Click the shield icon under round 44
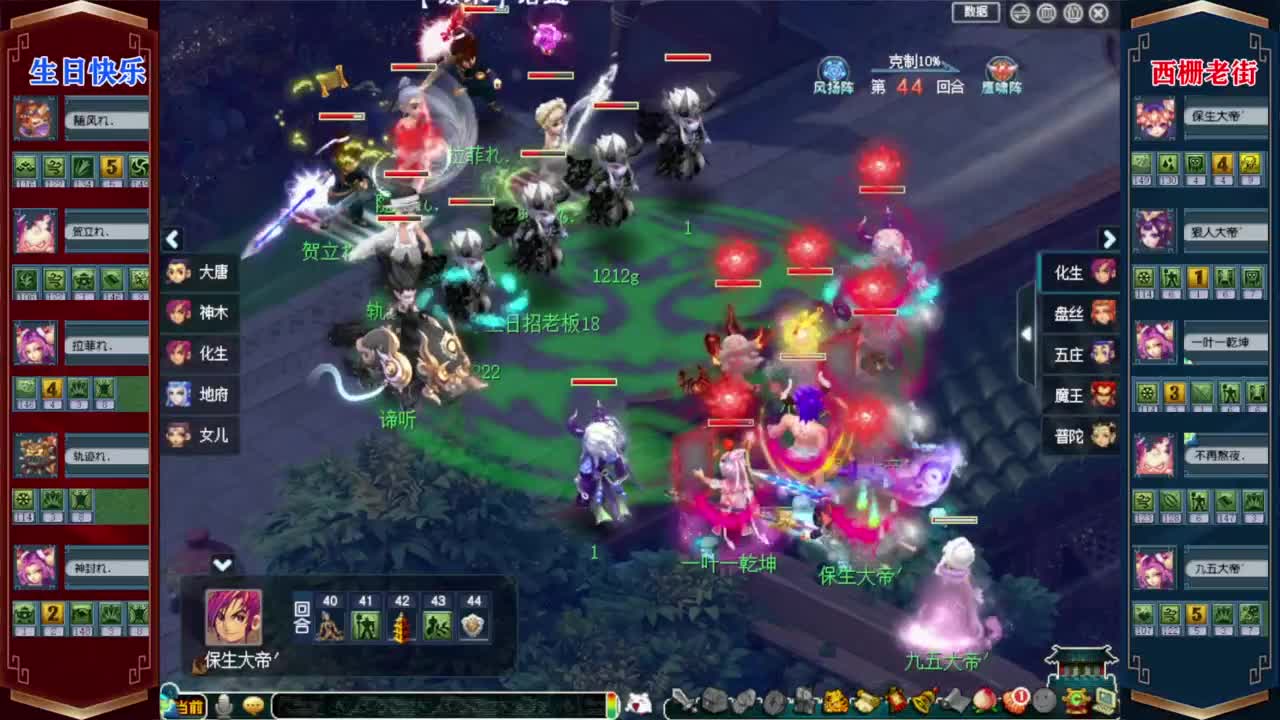1280x720 pixels. tap(472, 627)
